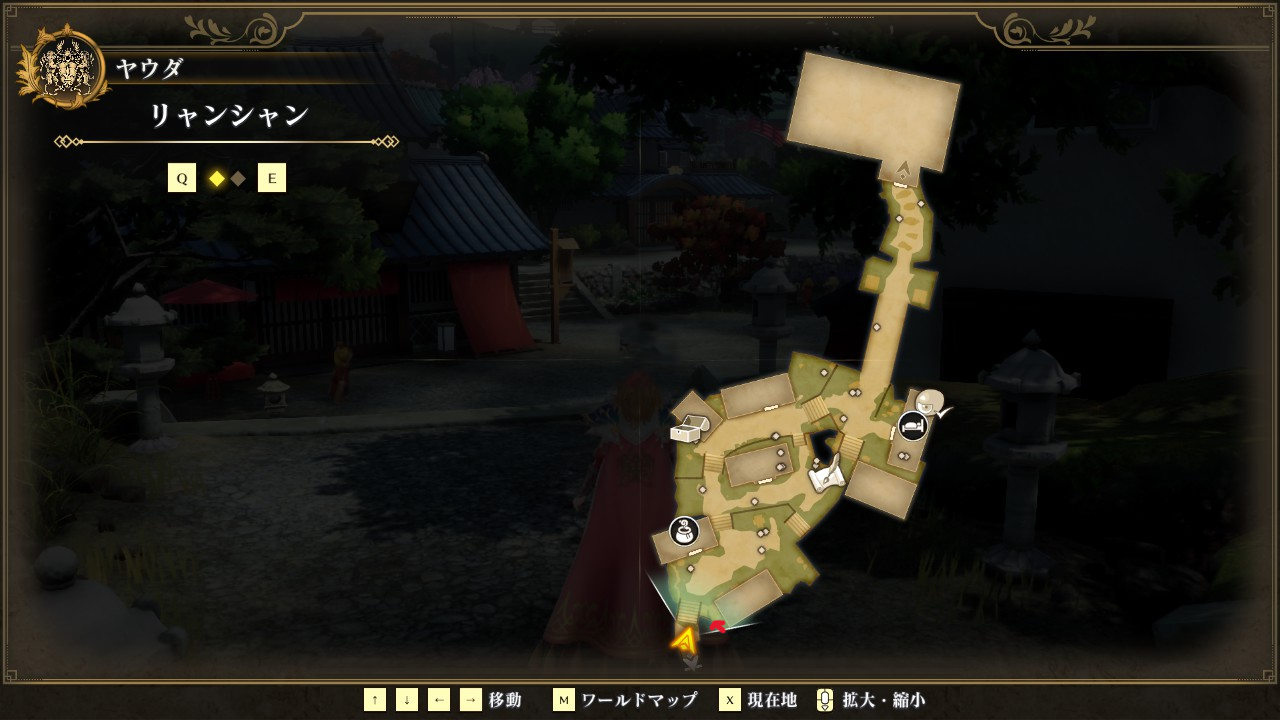Select the red player position marker

[x=718, y=627]
